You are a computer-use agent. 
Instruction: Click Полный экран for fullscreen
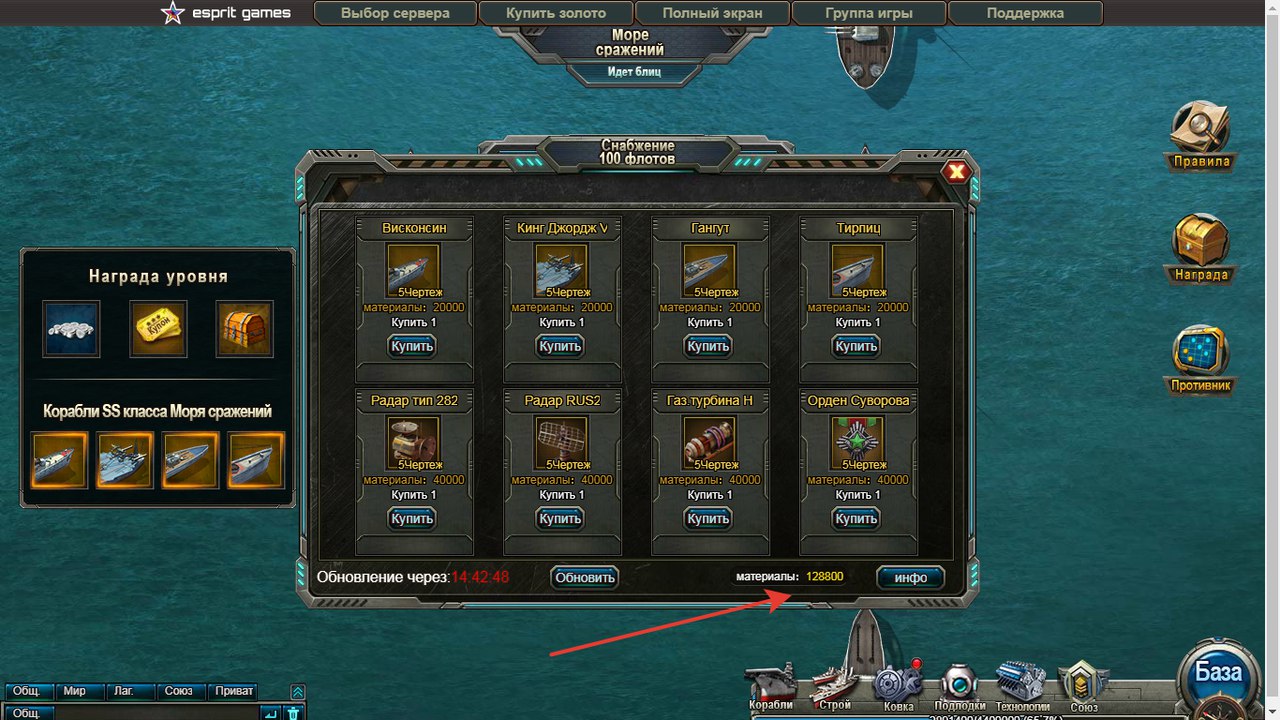point(712,13)
